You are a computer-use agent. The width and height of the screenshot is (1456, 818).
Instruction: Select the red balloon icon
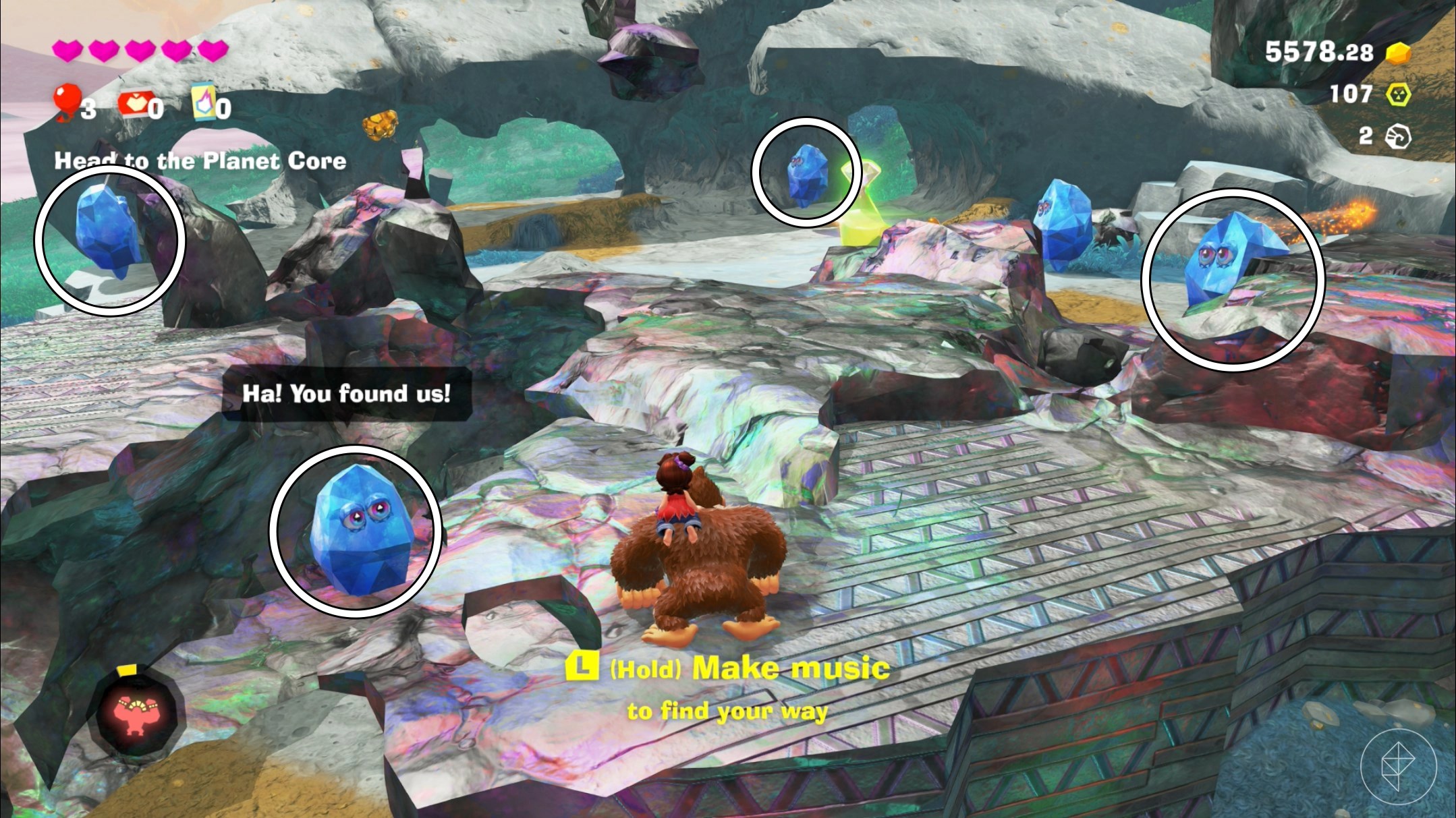pos(67,103)
